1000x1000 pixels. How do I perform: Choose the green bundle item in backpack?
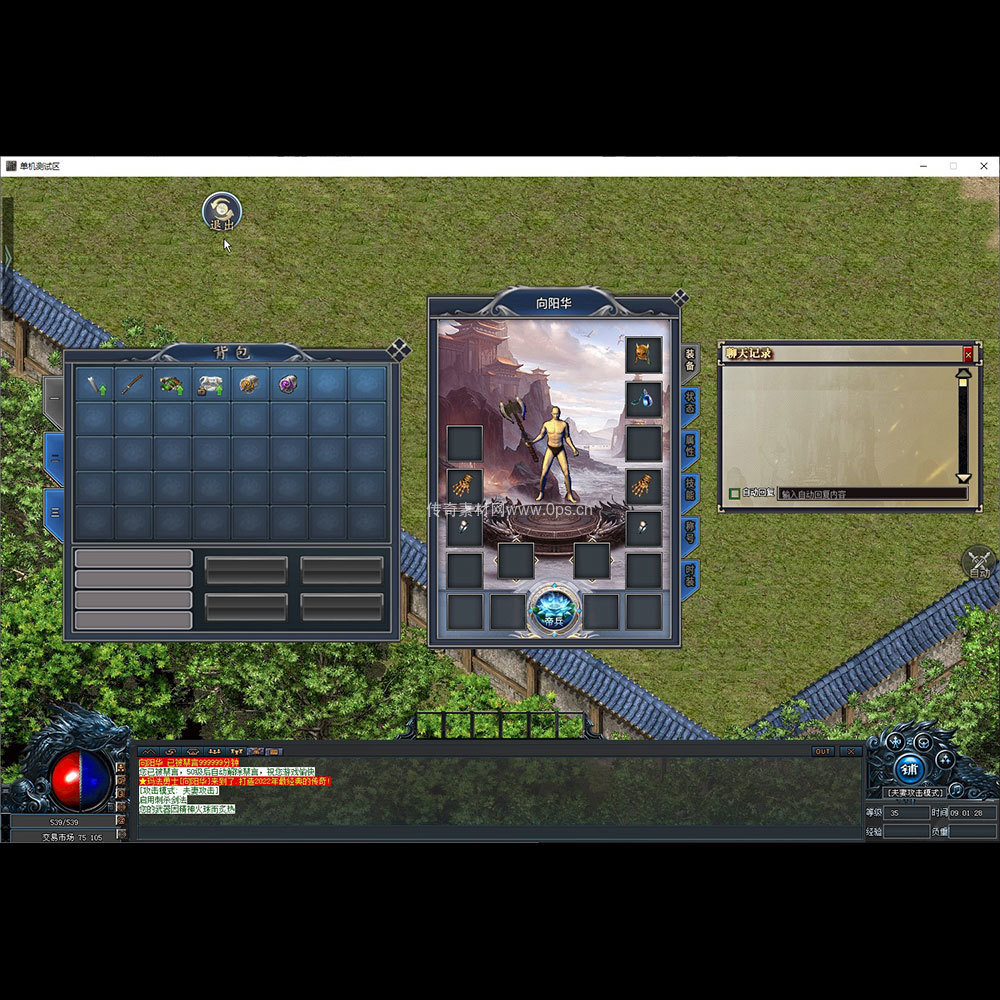point(171,384)
